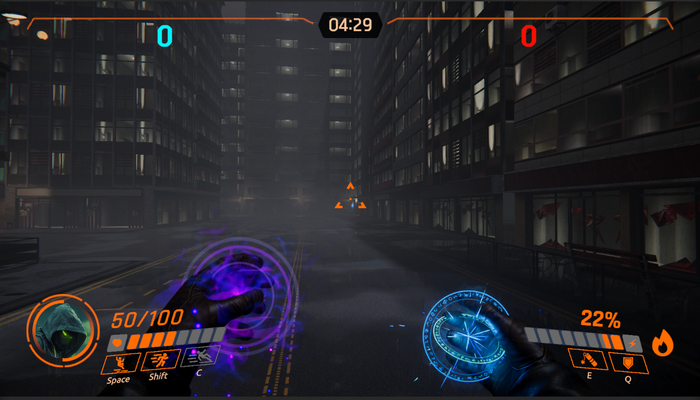700x400 pixels.
Task: Click the orange flame ultimate icon
Action: (663, 345)
